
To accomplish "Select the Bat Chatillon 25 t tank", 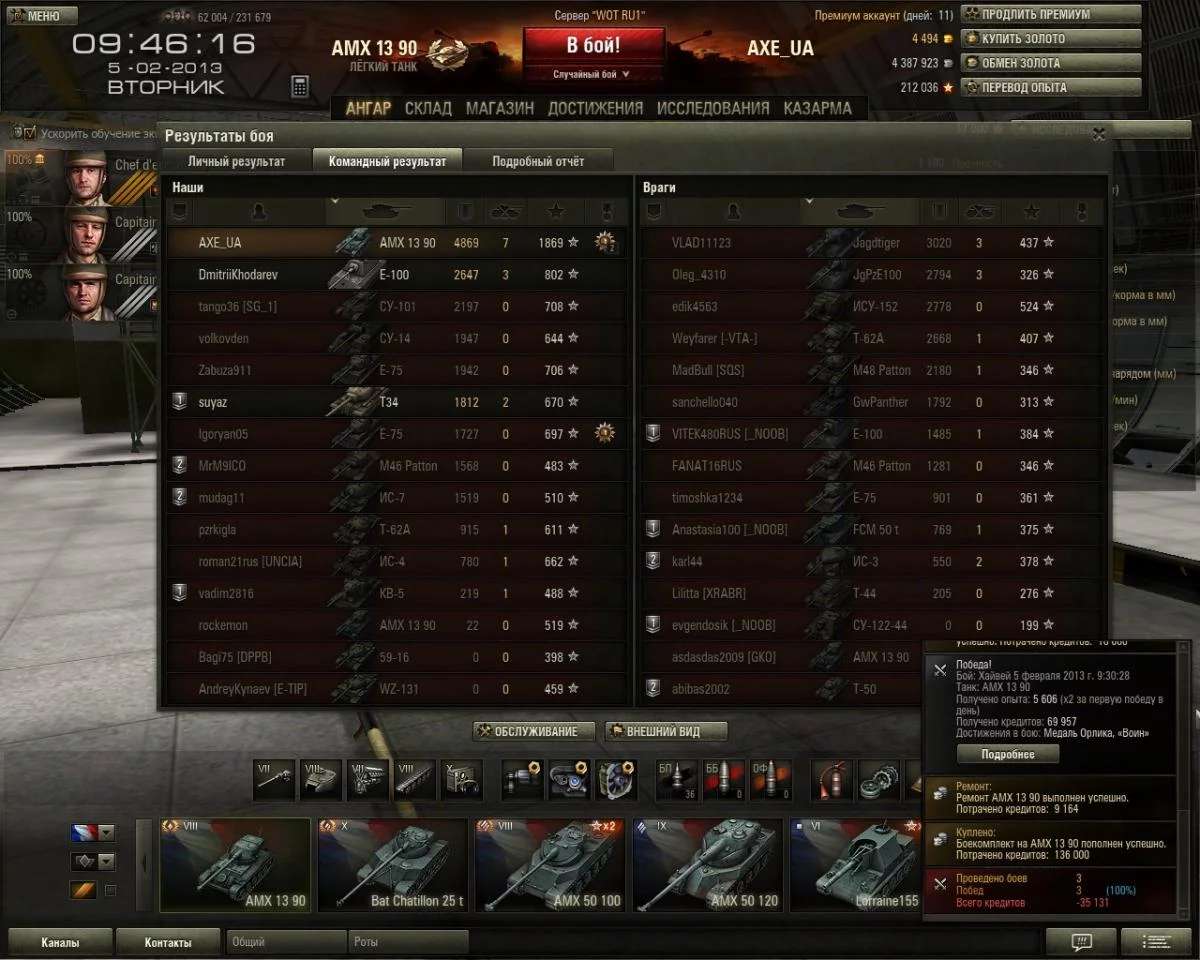I will click(x=392, y=865).
